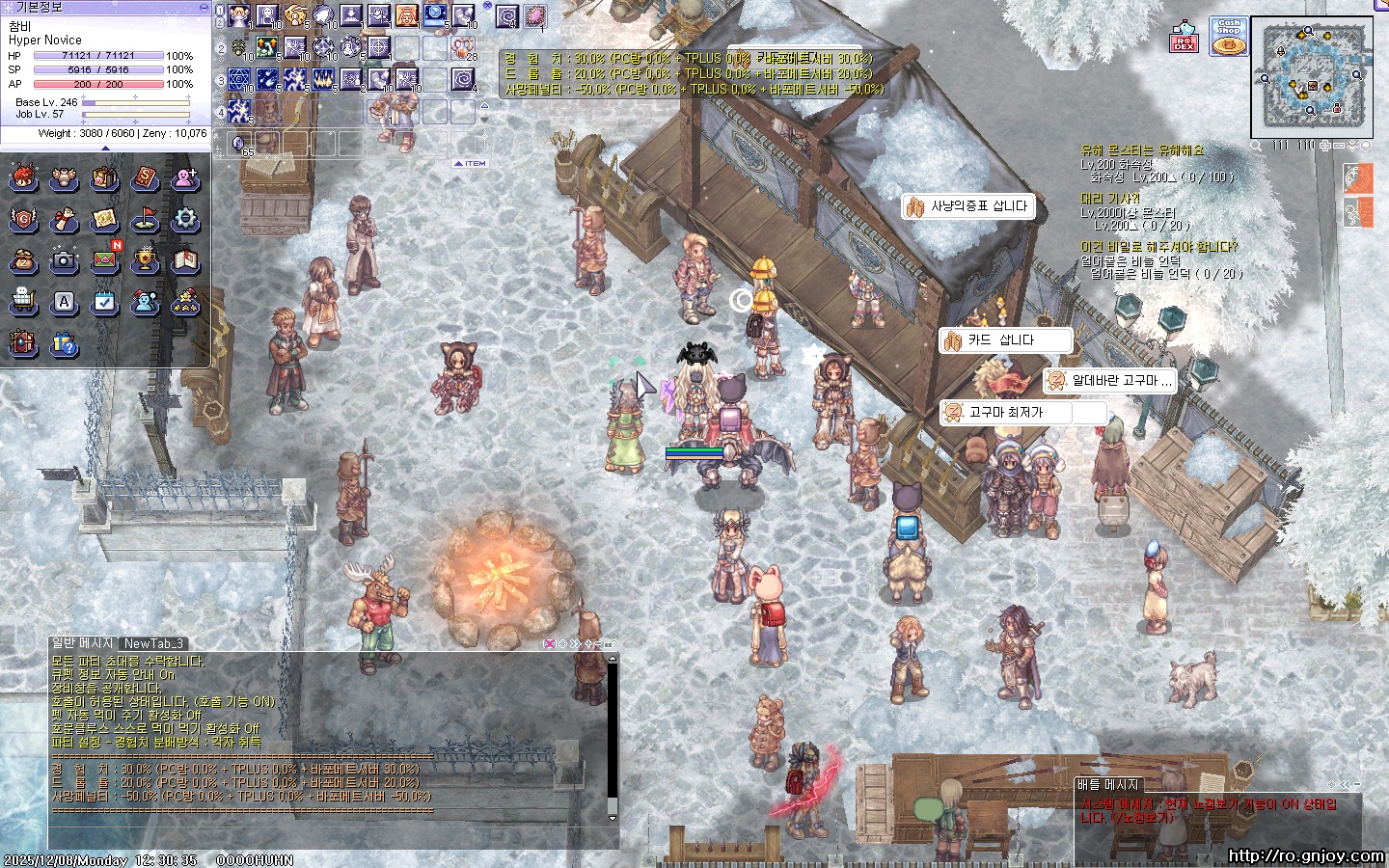Open the trophy achievements icon

click(x=145, y=260)
